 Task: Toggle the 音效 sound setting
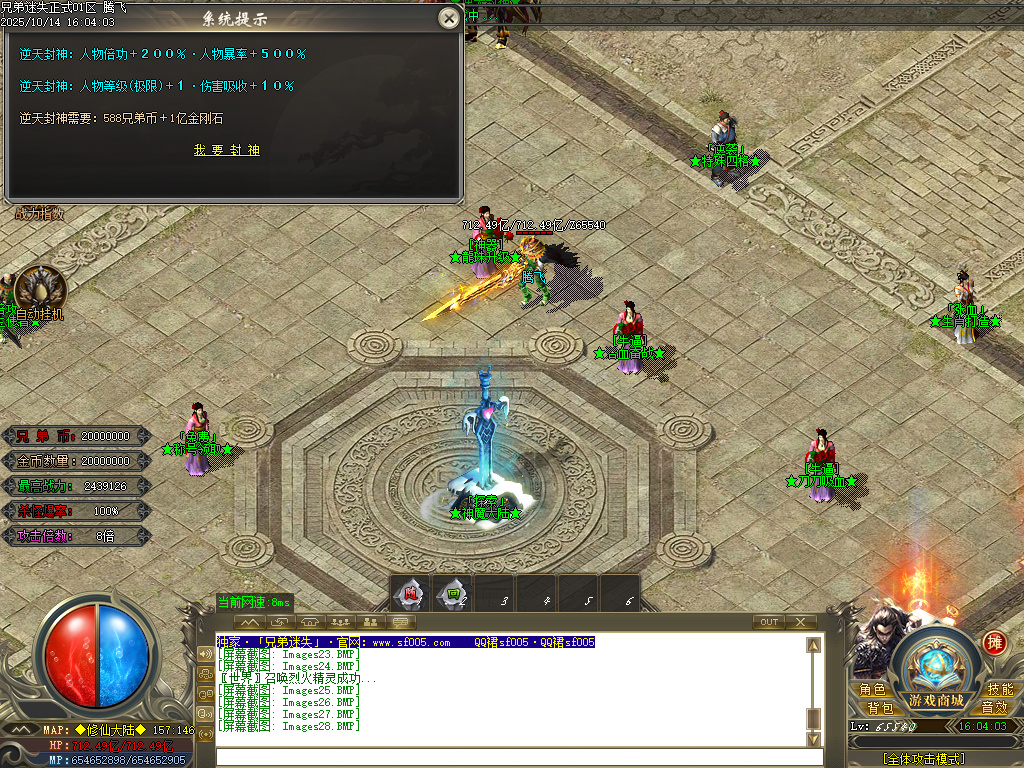click(x=993, y=708)
